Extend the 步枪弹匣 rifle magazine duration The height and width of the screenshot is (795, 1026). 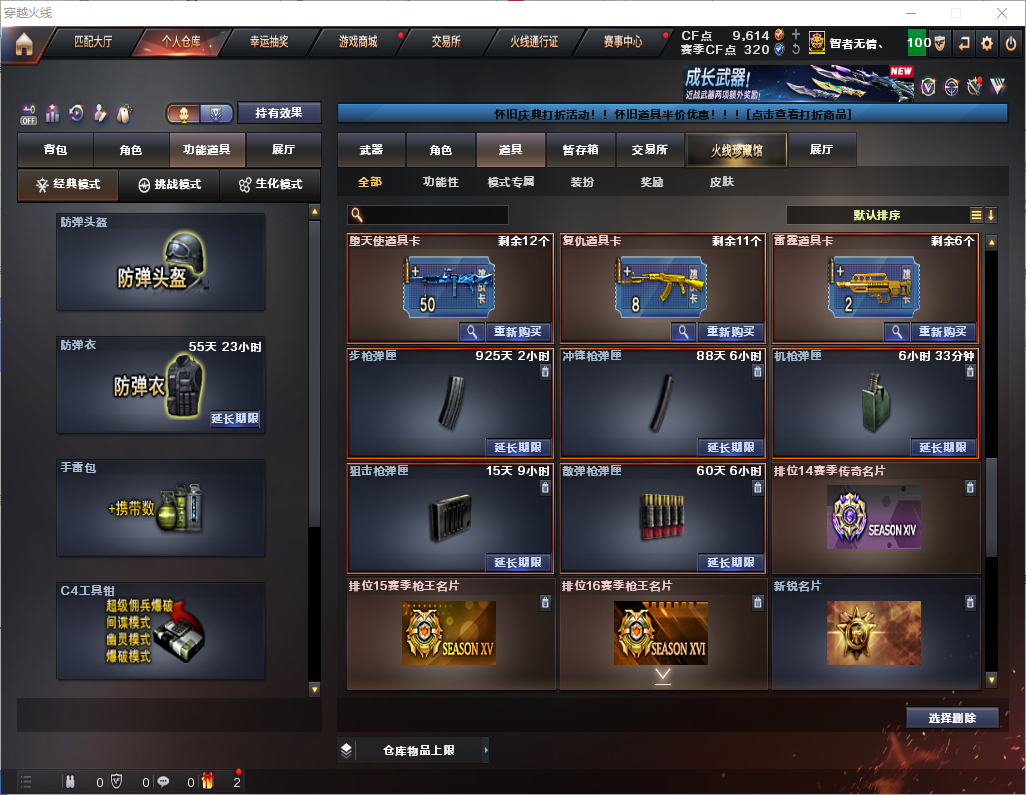517,448
